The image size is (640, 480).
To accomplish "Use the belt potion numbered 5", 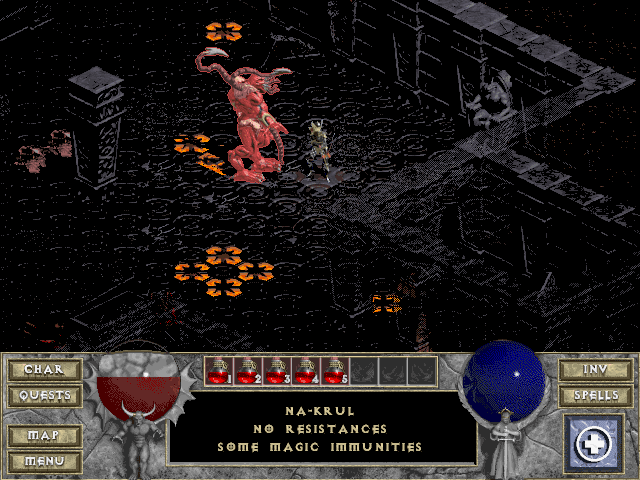I will [x=335, y=371].
